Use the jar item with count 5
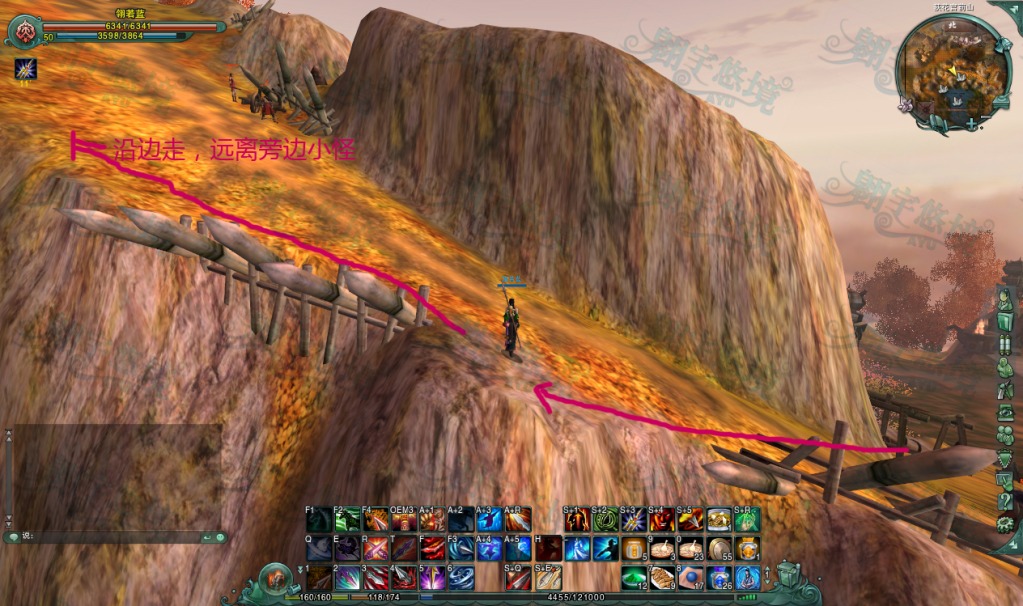Image resolution: width=1023 pixels, height=606 pixels. coord(633,549)
